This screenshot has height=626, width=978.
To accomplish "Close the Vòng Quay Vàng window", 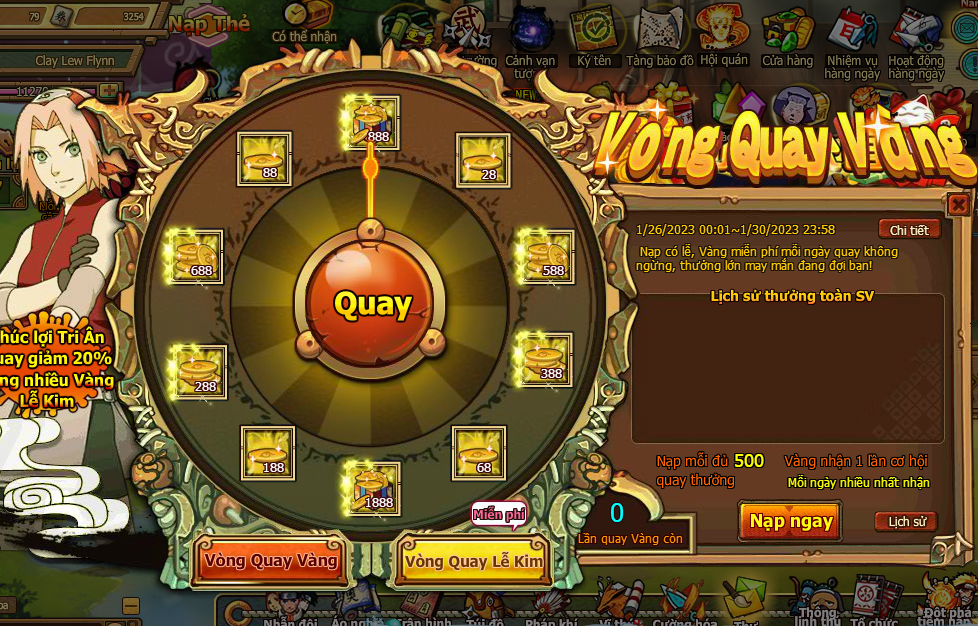I will coord(959,205).
